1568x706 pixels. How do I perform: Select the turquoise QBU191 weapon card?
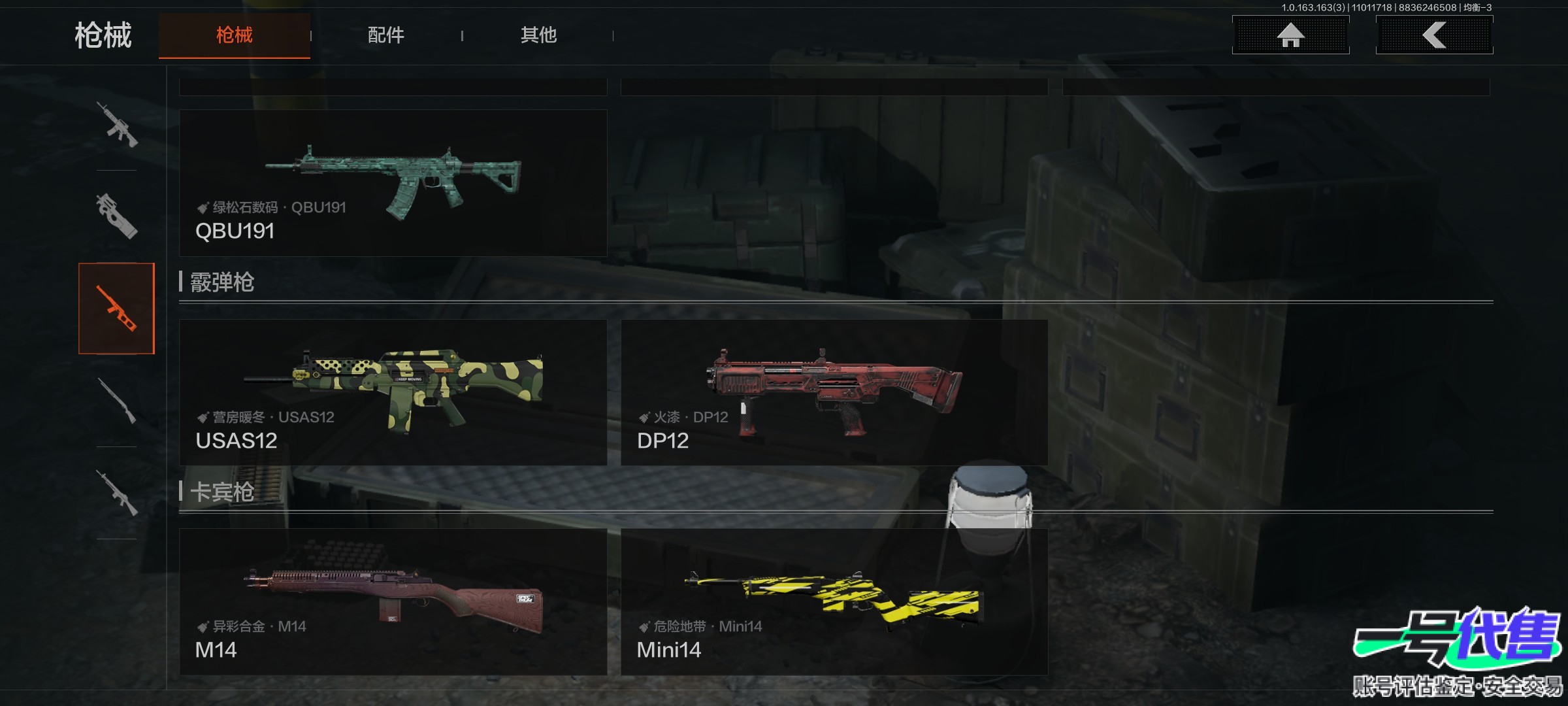[393, 183]
